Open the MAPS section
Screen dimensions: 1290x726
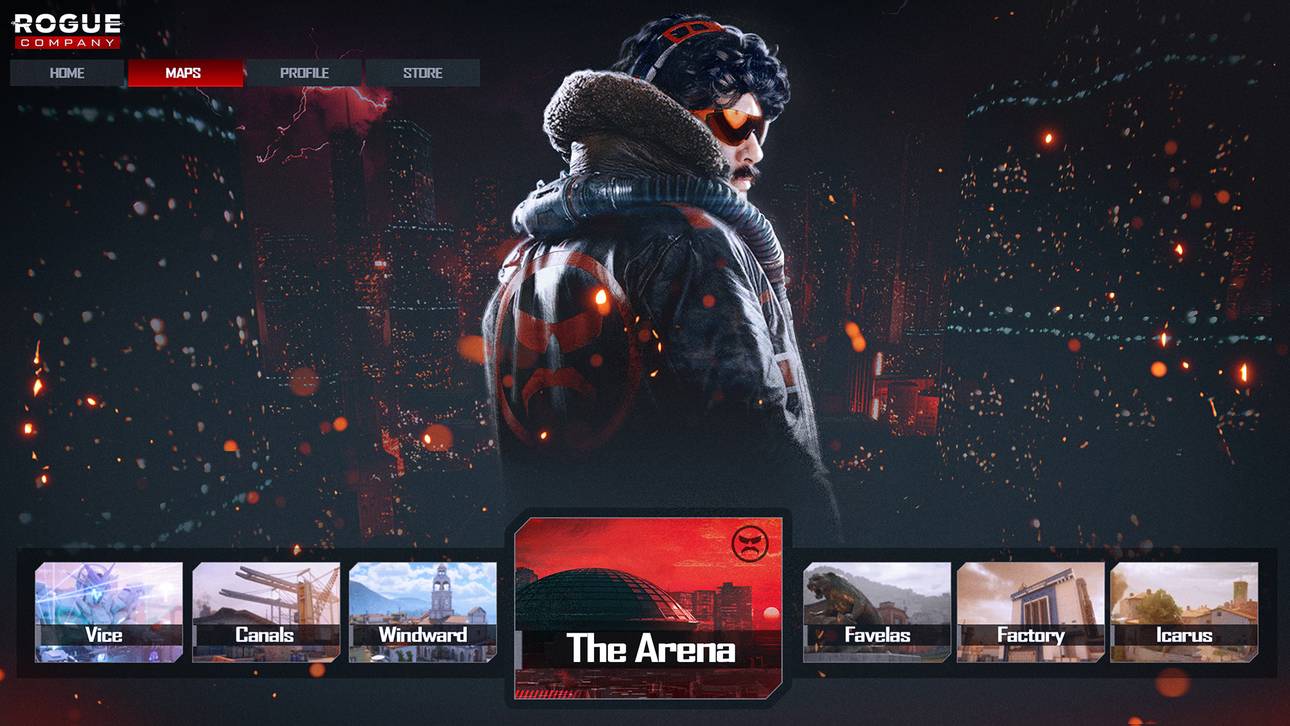[x=185, y=72]
